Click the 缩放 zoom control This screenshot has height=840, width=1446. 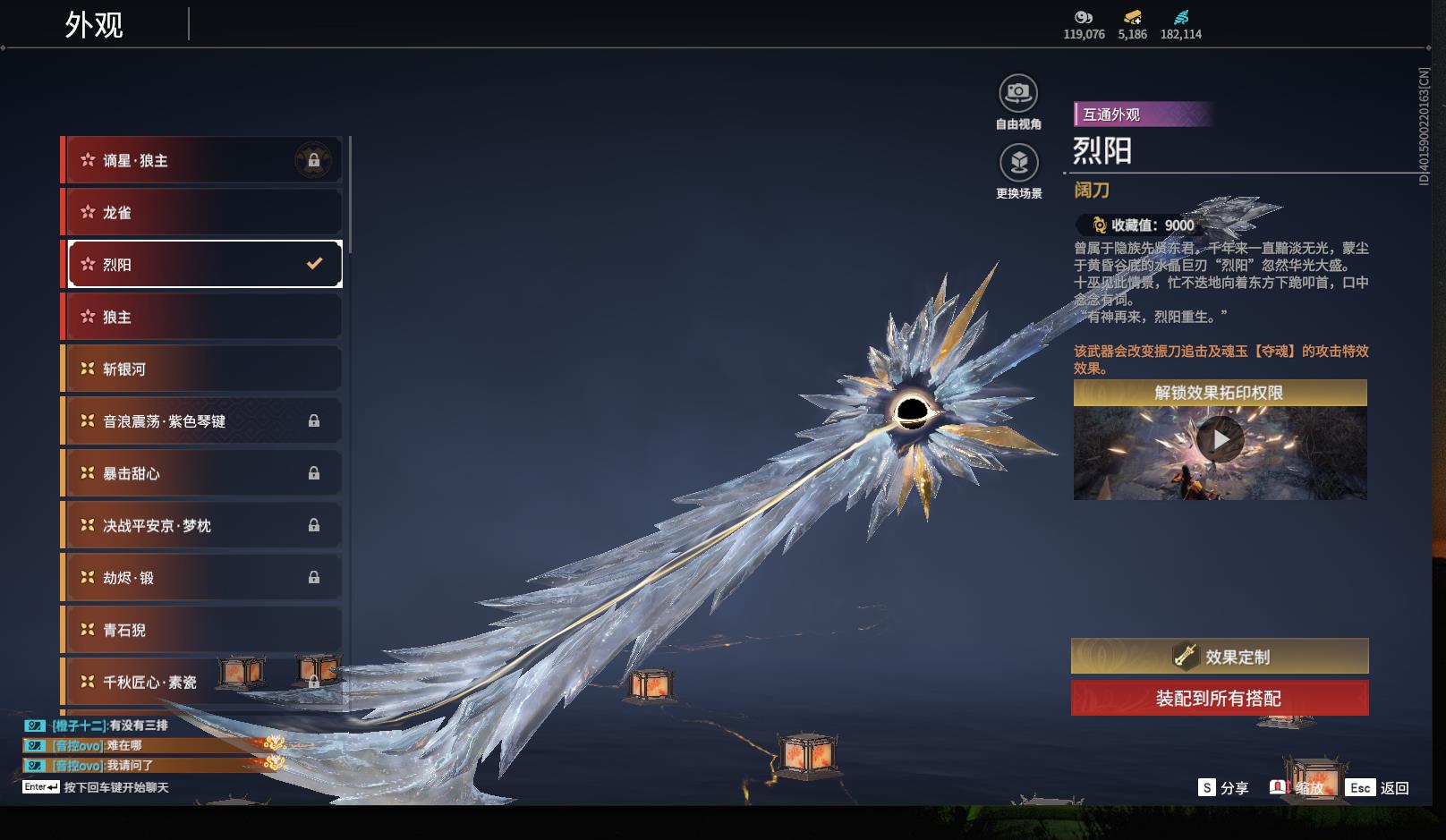click(1297, 787)
